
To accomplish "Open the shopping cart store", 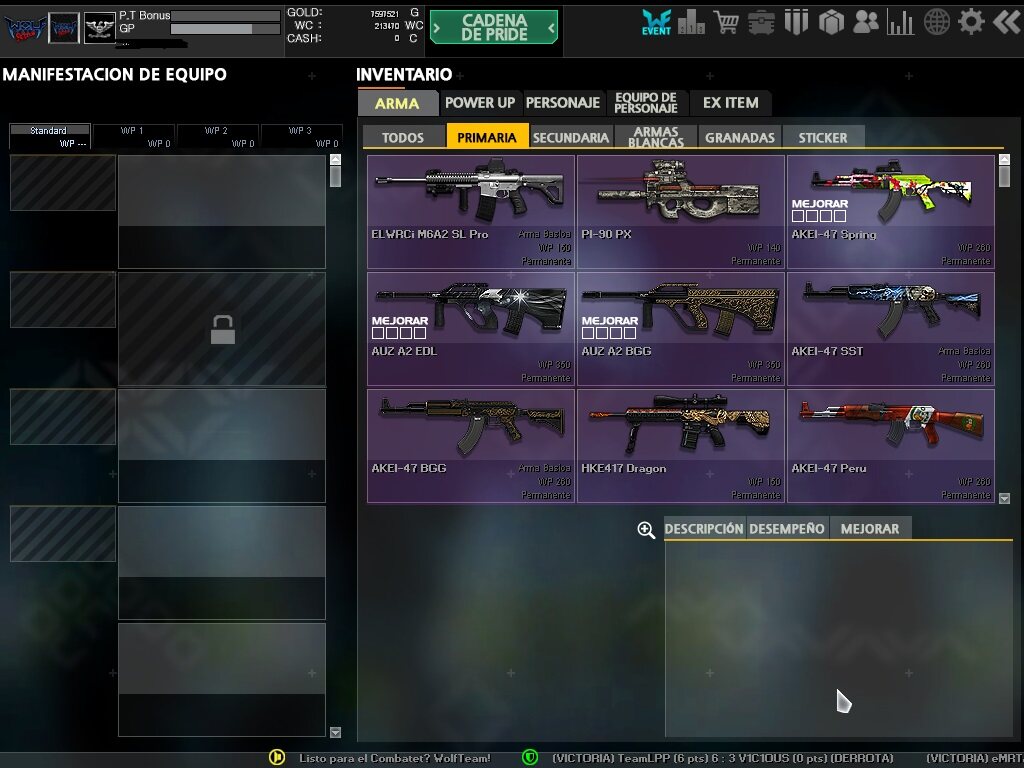I will [727, 22].
